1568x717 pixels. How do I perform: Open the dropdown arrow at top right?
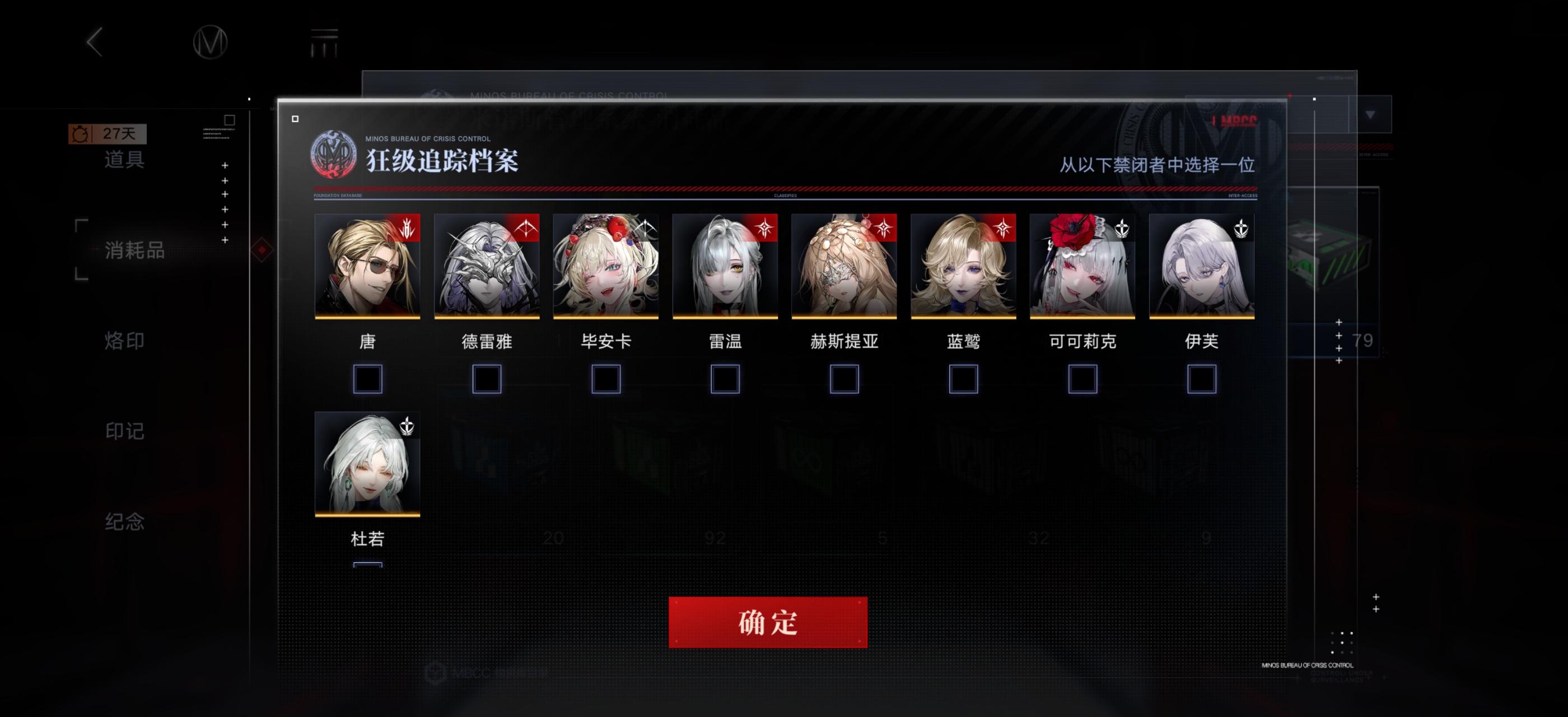coord(1371,114)
